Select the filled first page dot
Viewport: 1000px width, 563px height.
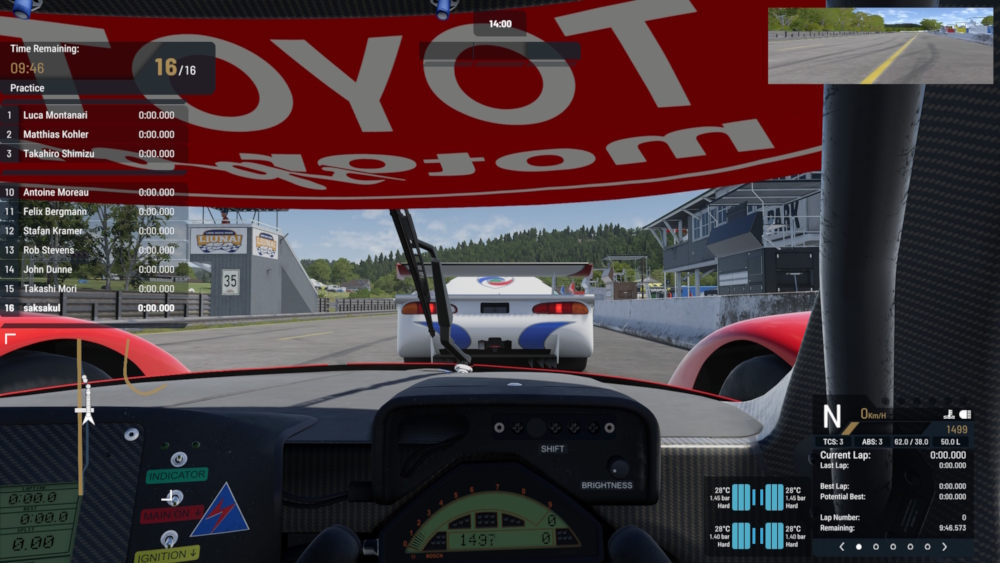pyautogui.click(x=858, y=547)
